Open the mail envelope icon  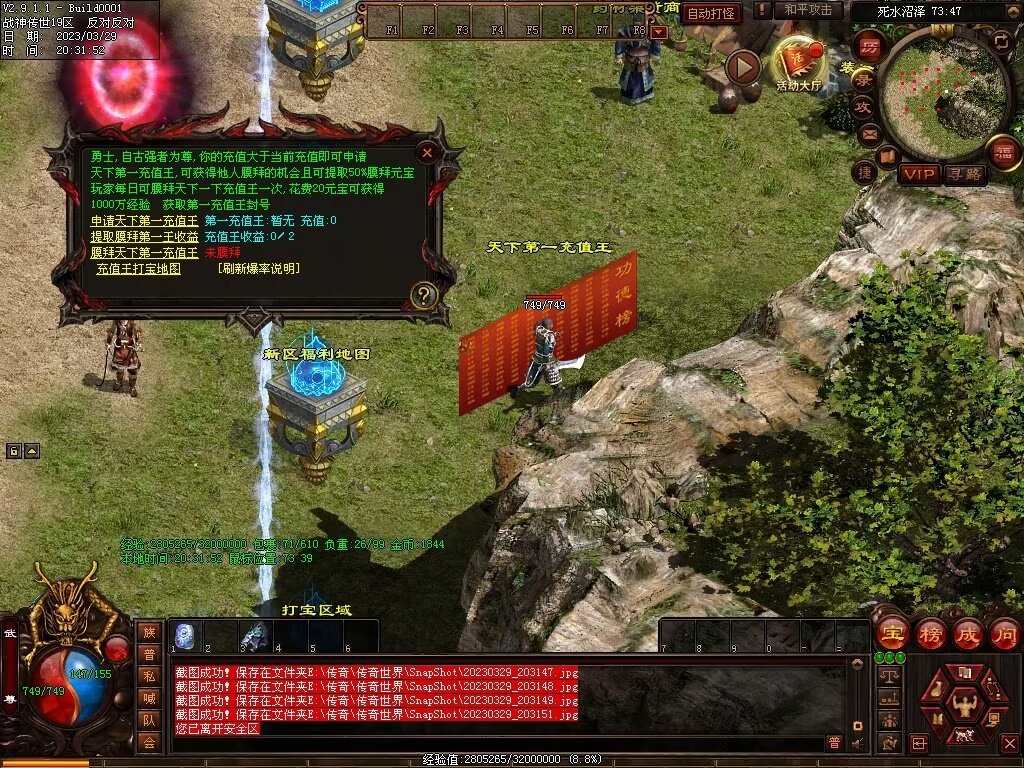tap(868, 133)
